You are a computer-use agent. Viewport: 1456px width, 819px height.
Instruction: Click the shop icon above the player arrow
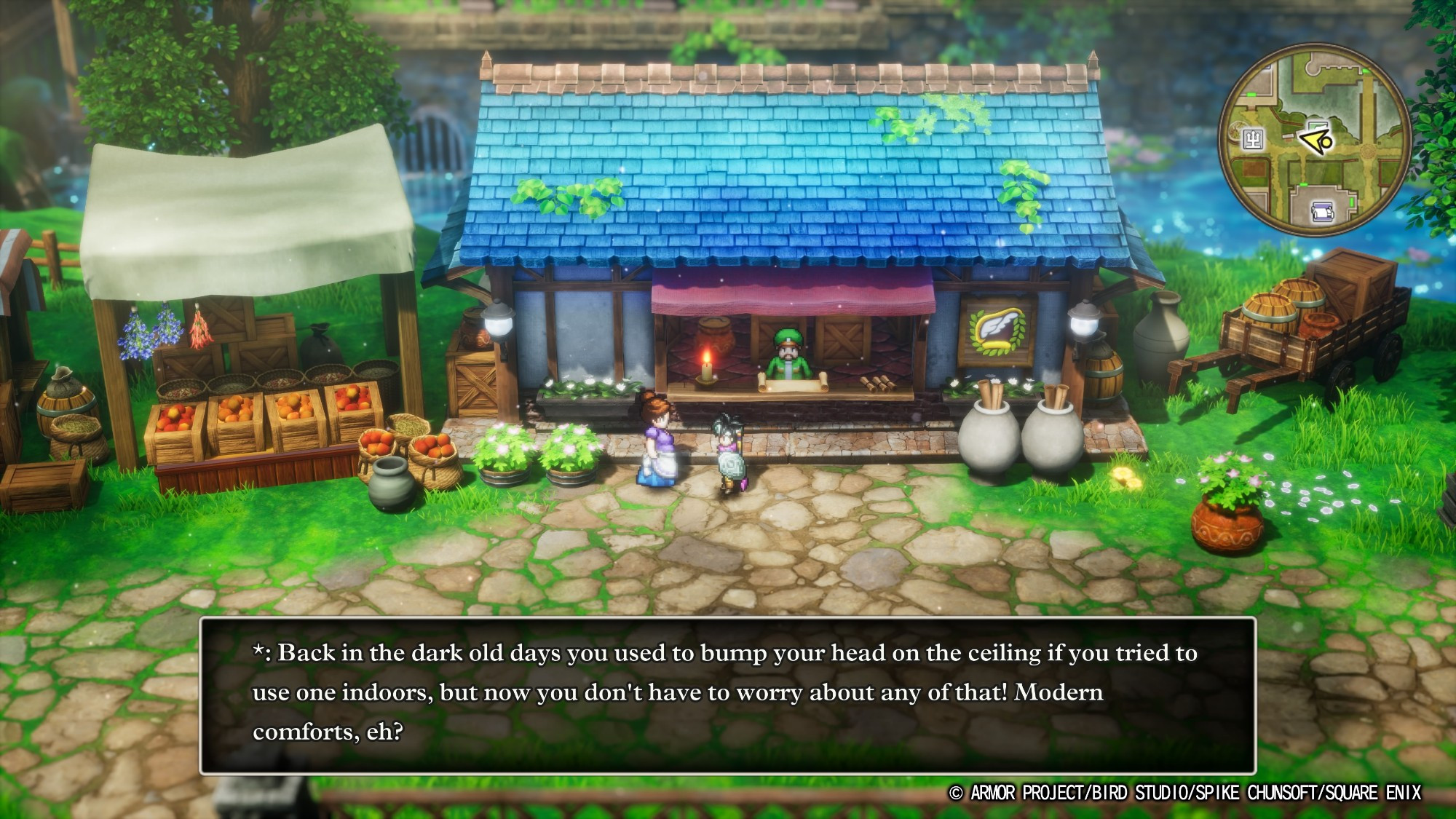point(1318,125)
